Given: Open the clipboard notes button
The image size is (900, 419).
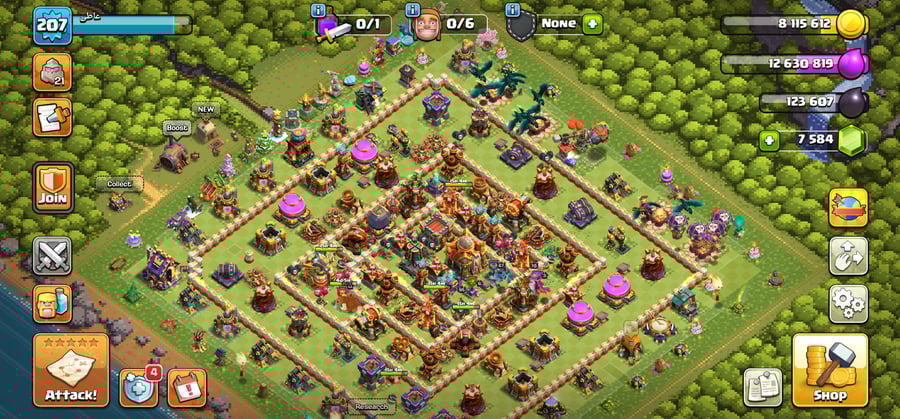Looking at the screenshot, I should [x=762, y=387].
